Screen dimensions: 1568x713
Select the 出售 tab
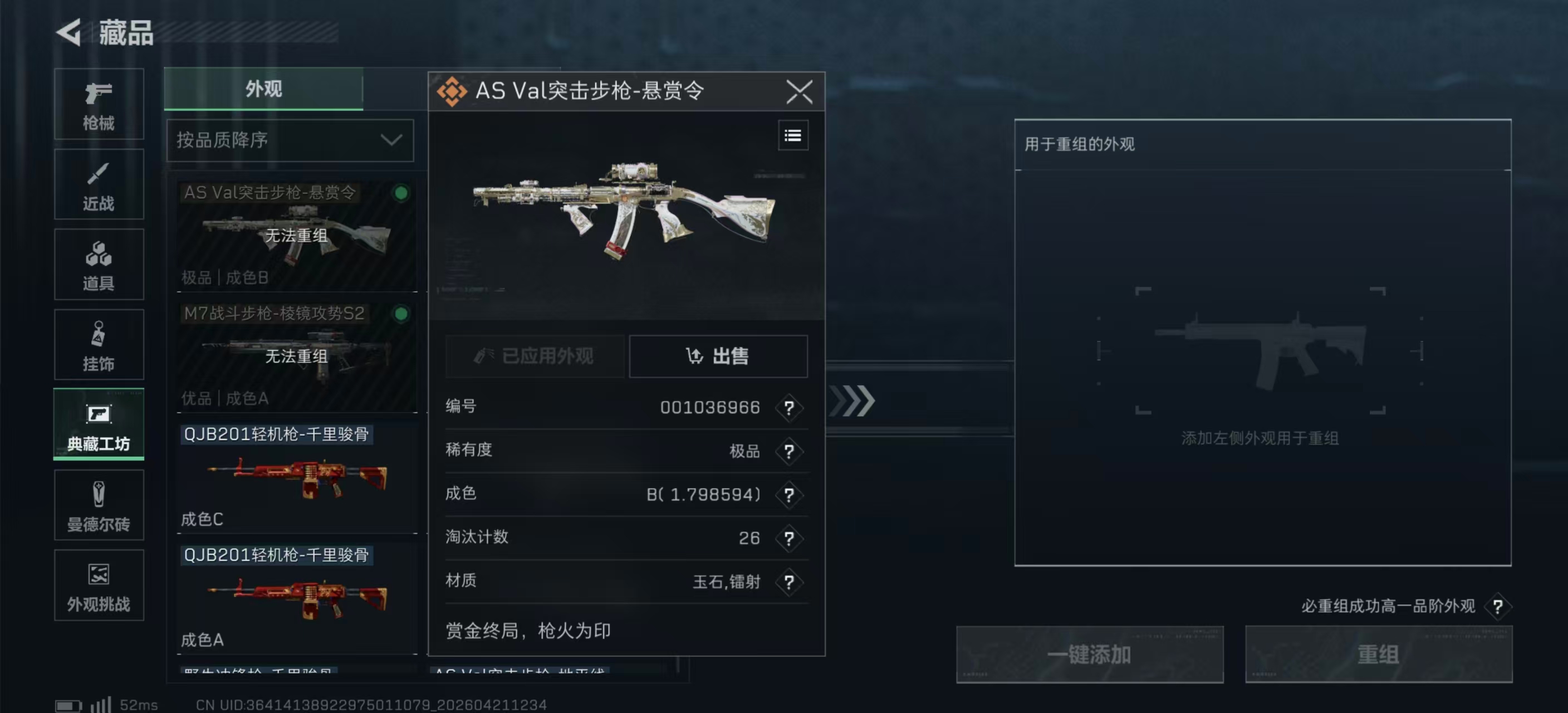point(718,357)
